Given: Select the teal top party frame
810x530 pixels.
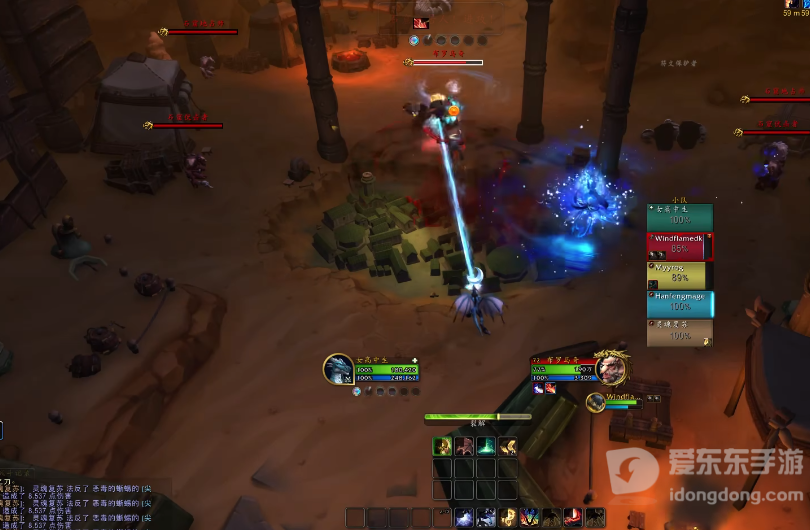Looking at the screenshot, I should tap(680, 216).
